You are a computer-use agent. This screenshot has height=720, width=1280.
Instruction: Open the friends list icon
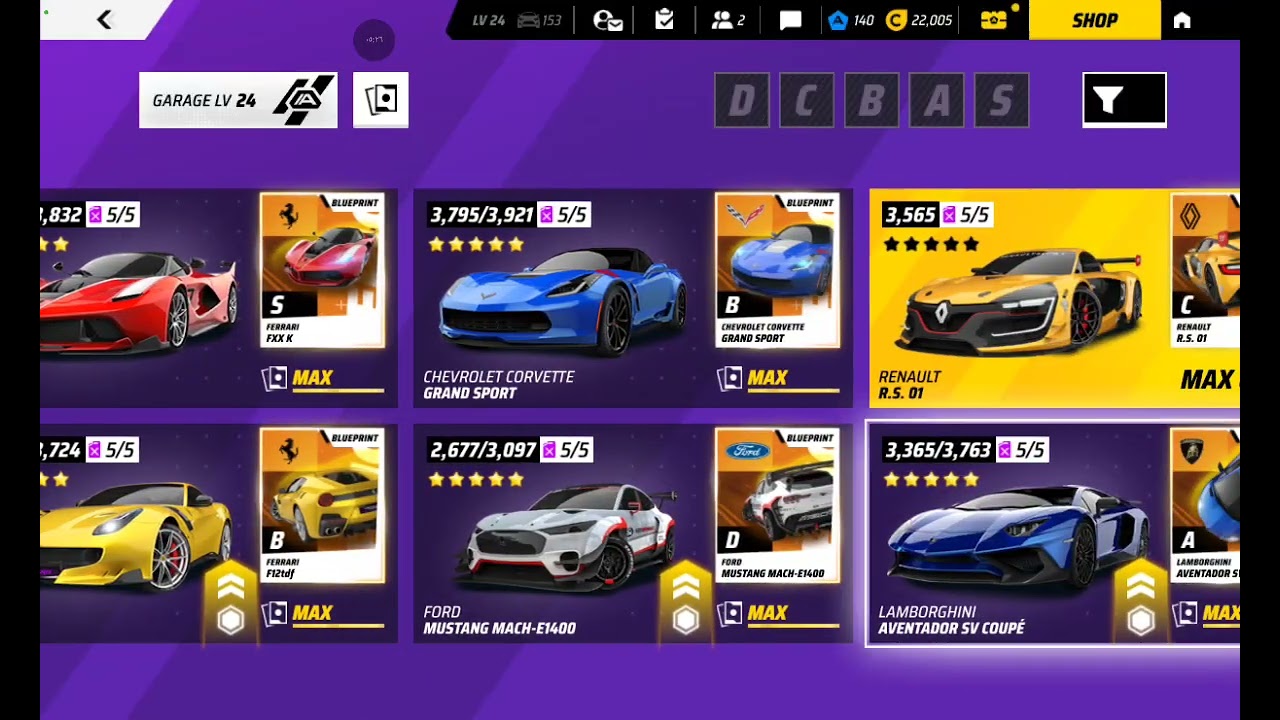[x=727, y=20]
